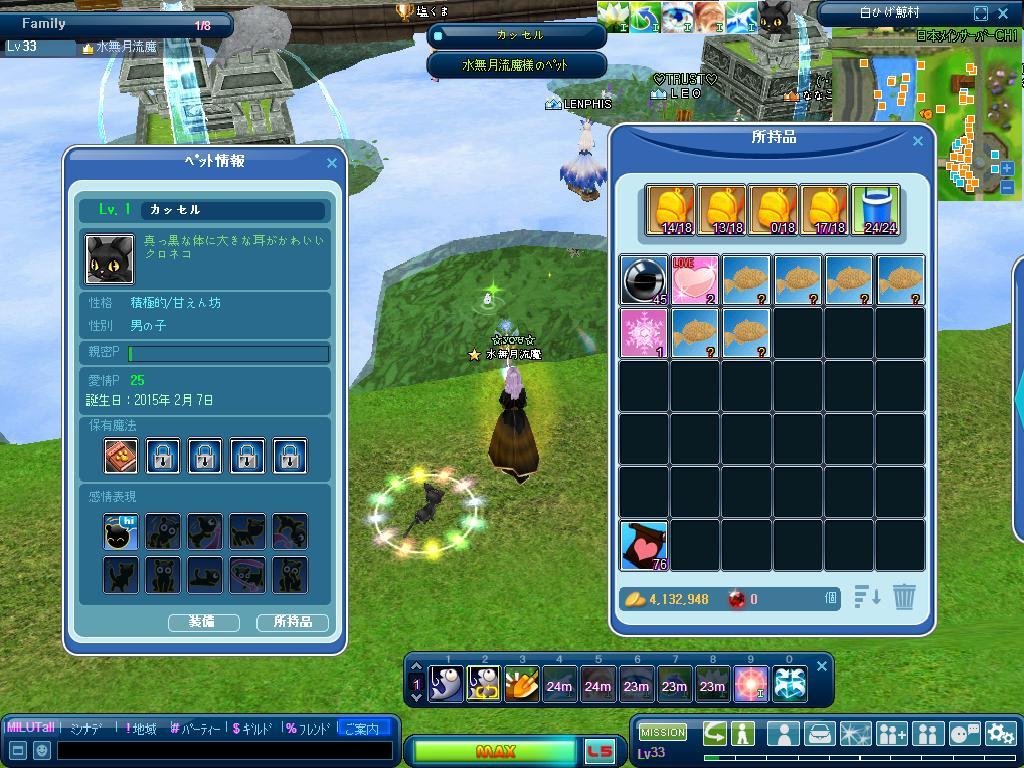Click the inventory trash can icon

904,597
